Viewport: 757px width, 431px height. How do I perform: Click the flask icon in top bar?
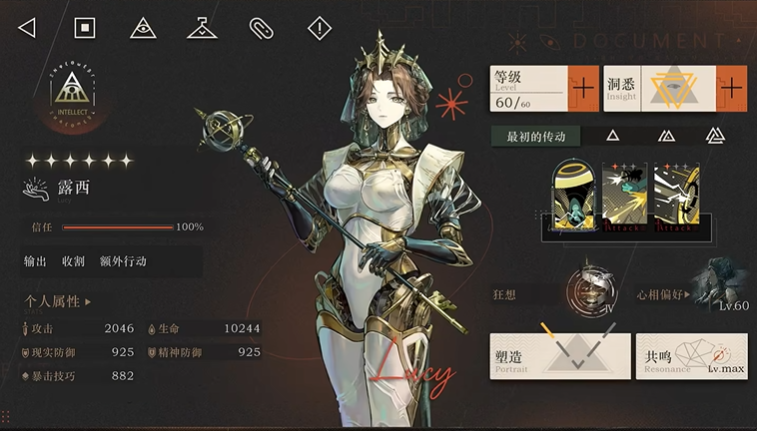(x=202, y=28)
